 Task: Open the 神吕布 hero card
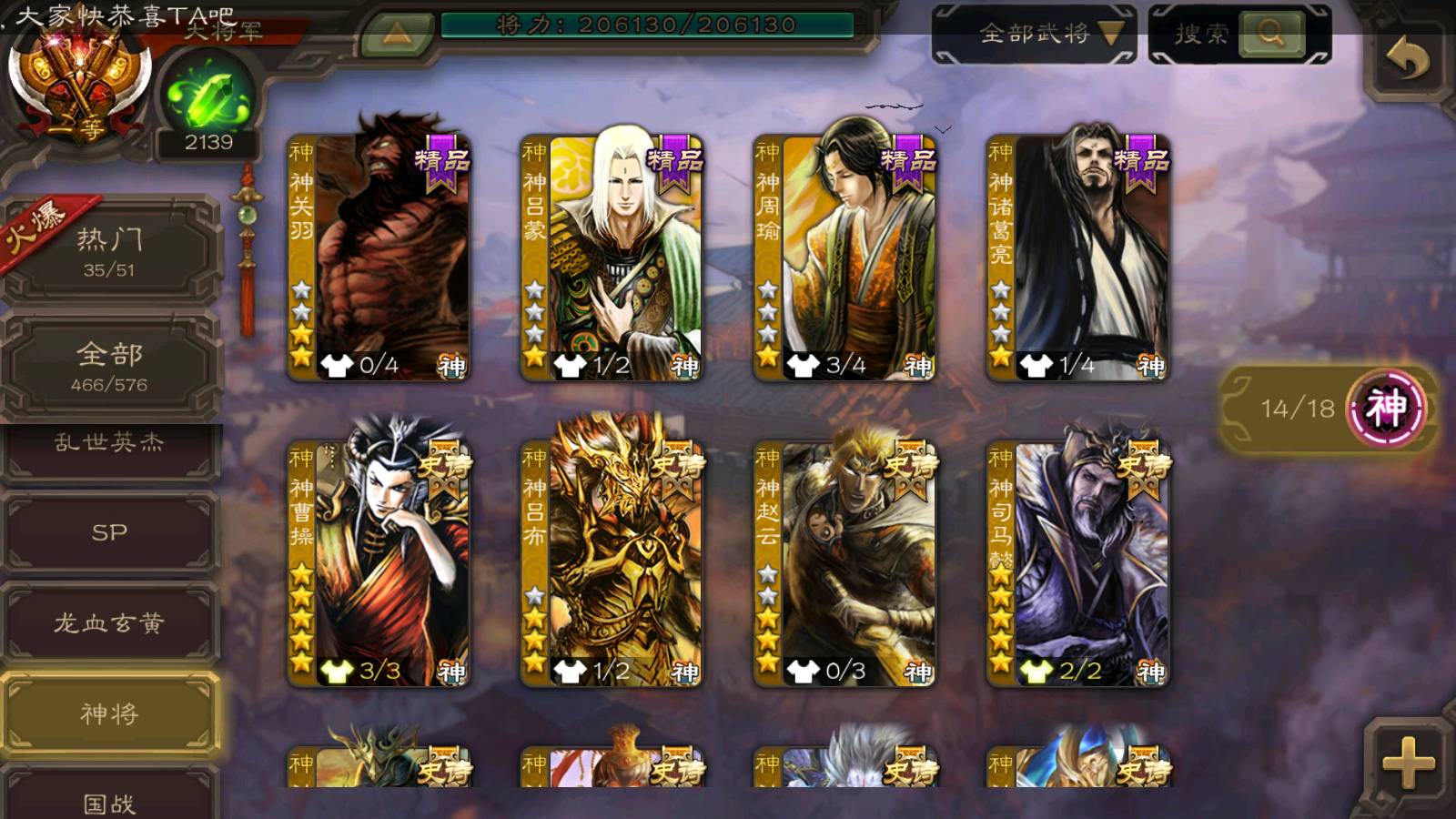click(x=612, y=563)
